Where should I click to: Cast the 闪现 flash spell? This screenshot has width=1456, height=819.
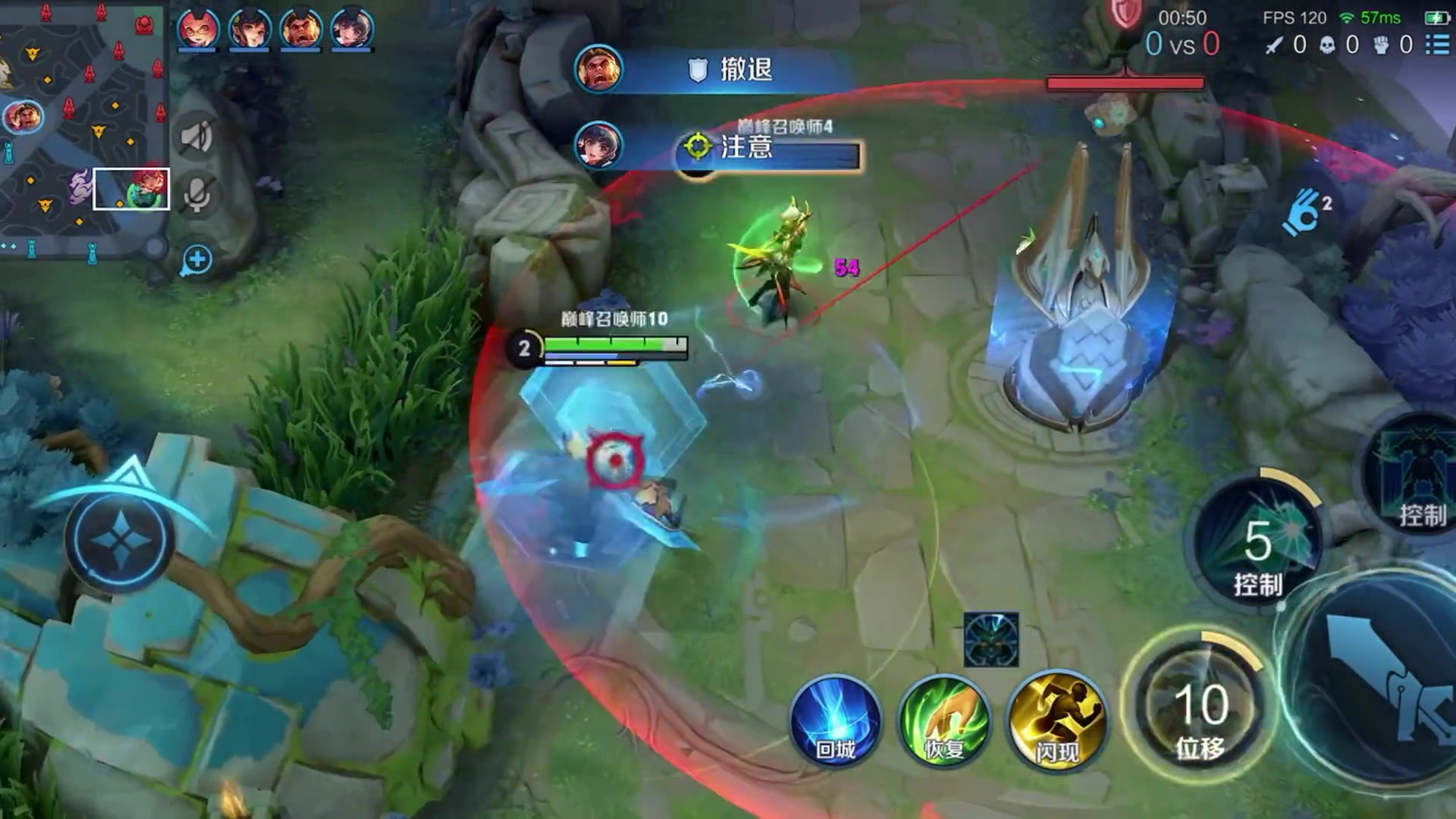1057,720
